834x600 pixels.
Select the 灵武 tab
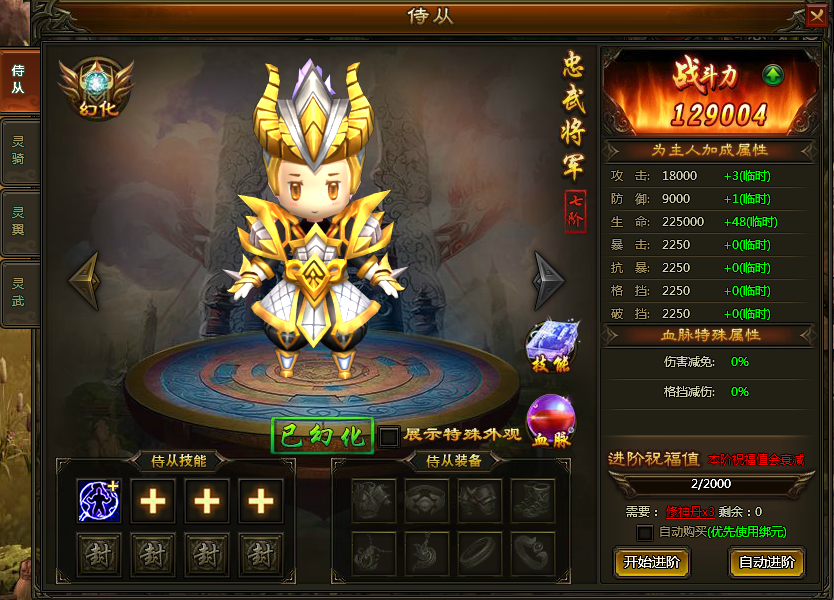(18, 291)
